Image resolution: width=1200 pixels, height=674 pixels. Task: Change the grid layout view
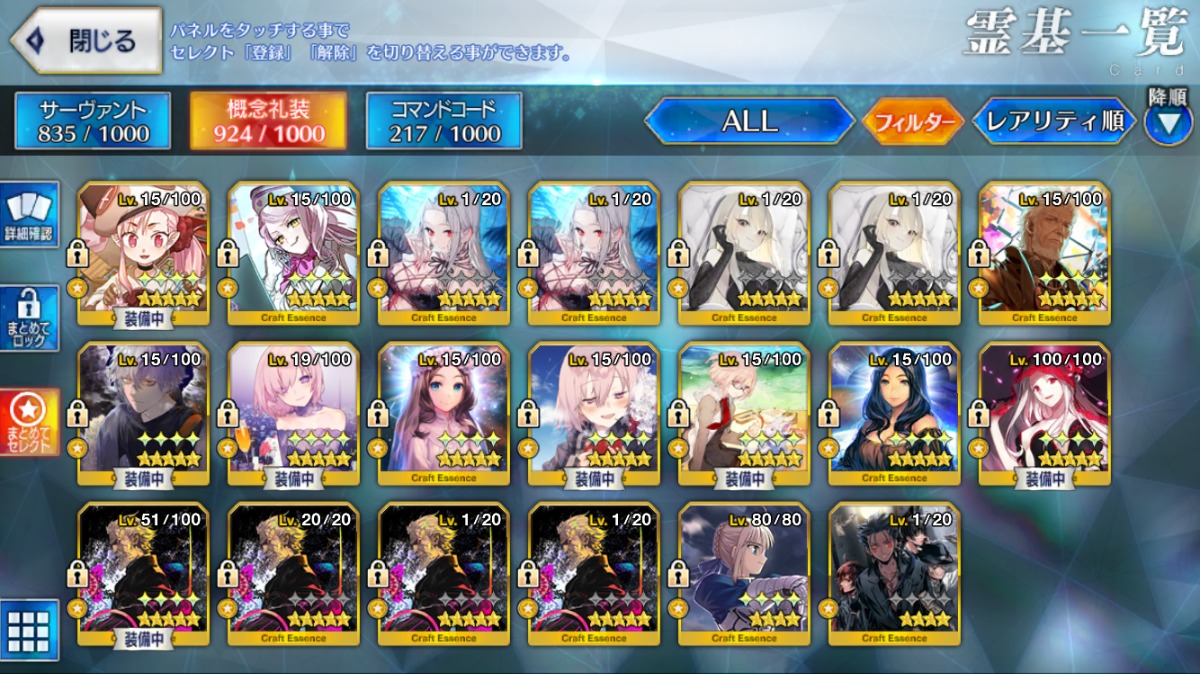point(30,629)
